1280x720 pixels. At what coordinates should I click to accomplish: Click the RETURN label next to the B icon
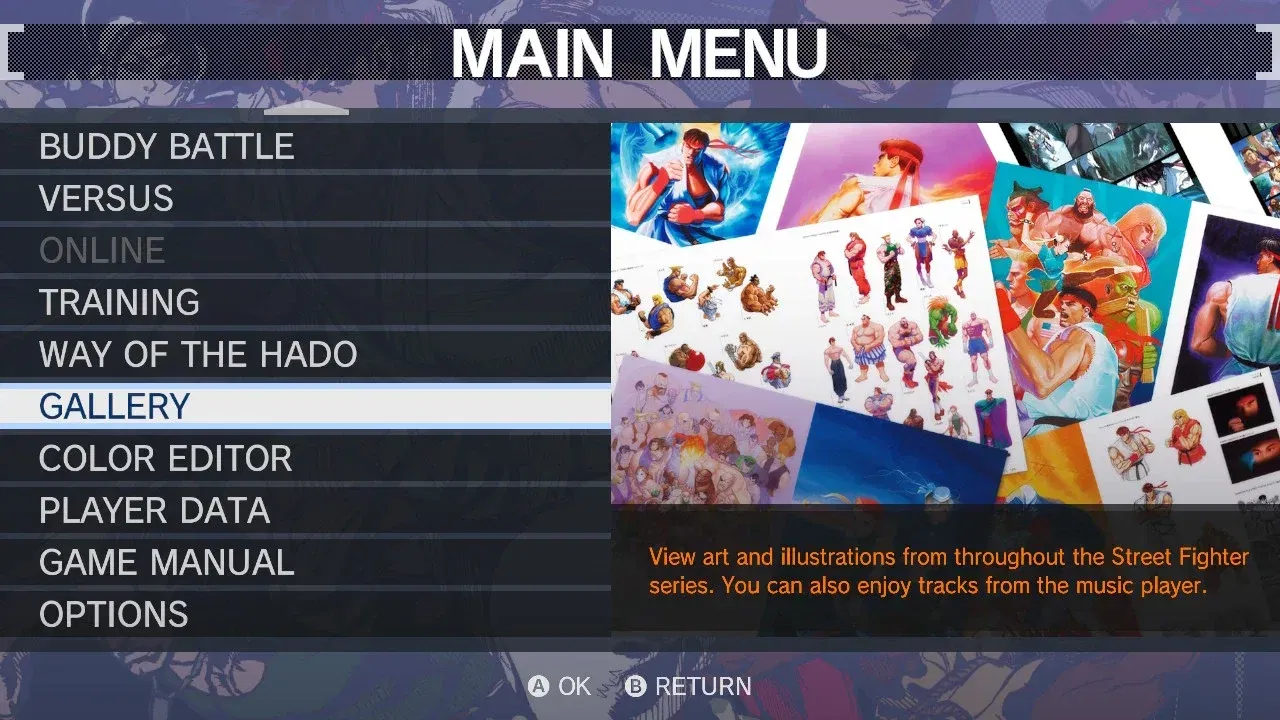click(x=704, y=687)
